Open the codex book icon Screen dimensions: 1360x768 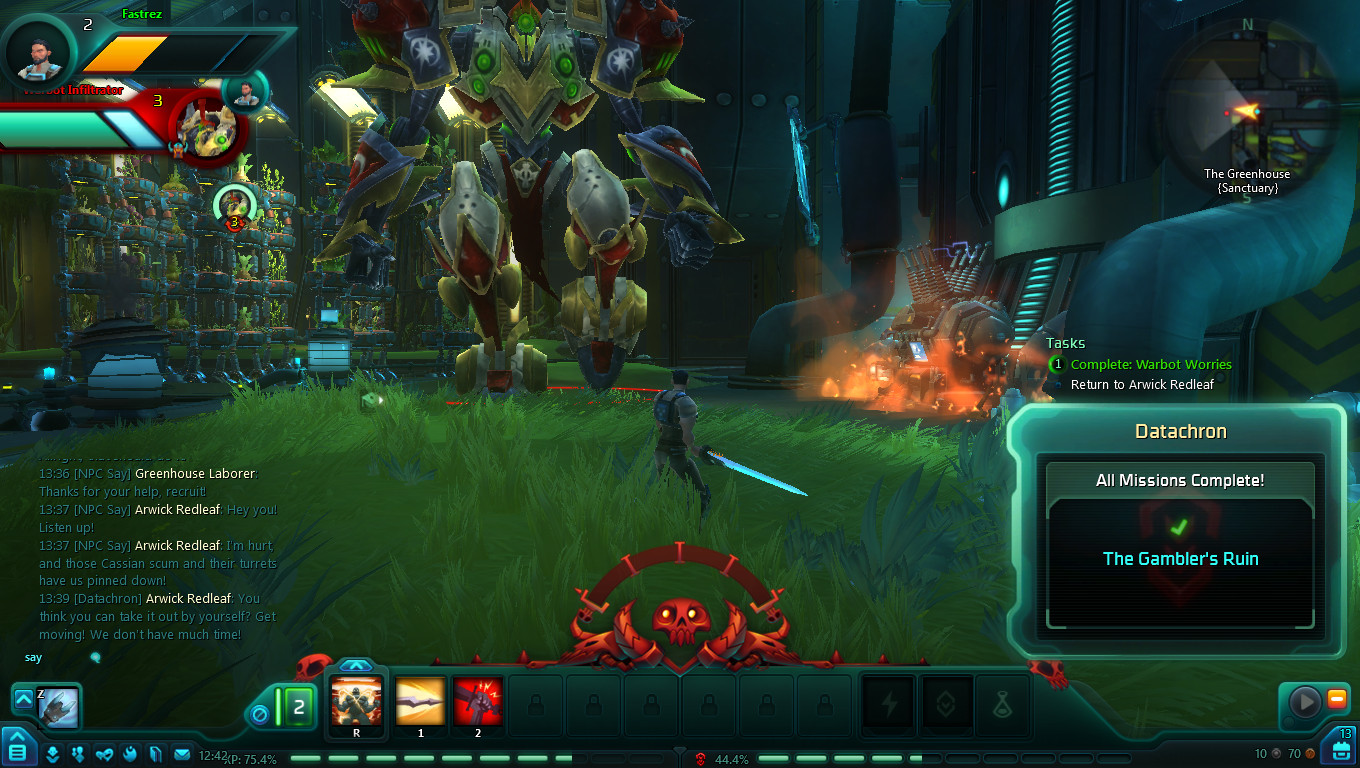tap(155, 753)
